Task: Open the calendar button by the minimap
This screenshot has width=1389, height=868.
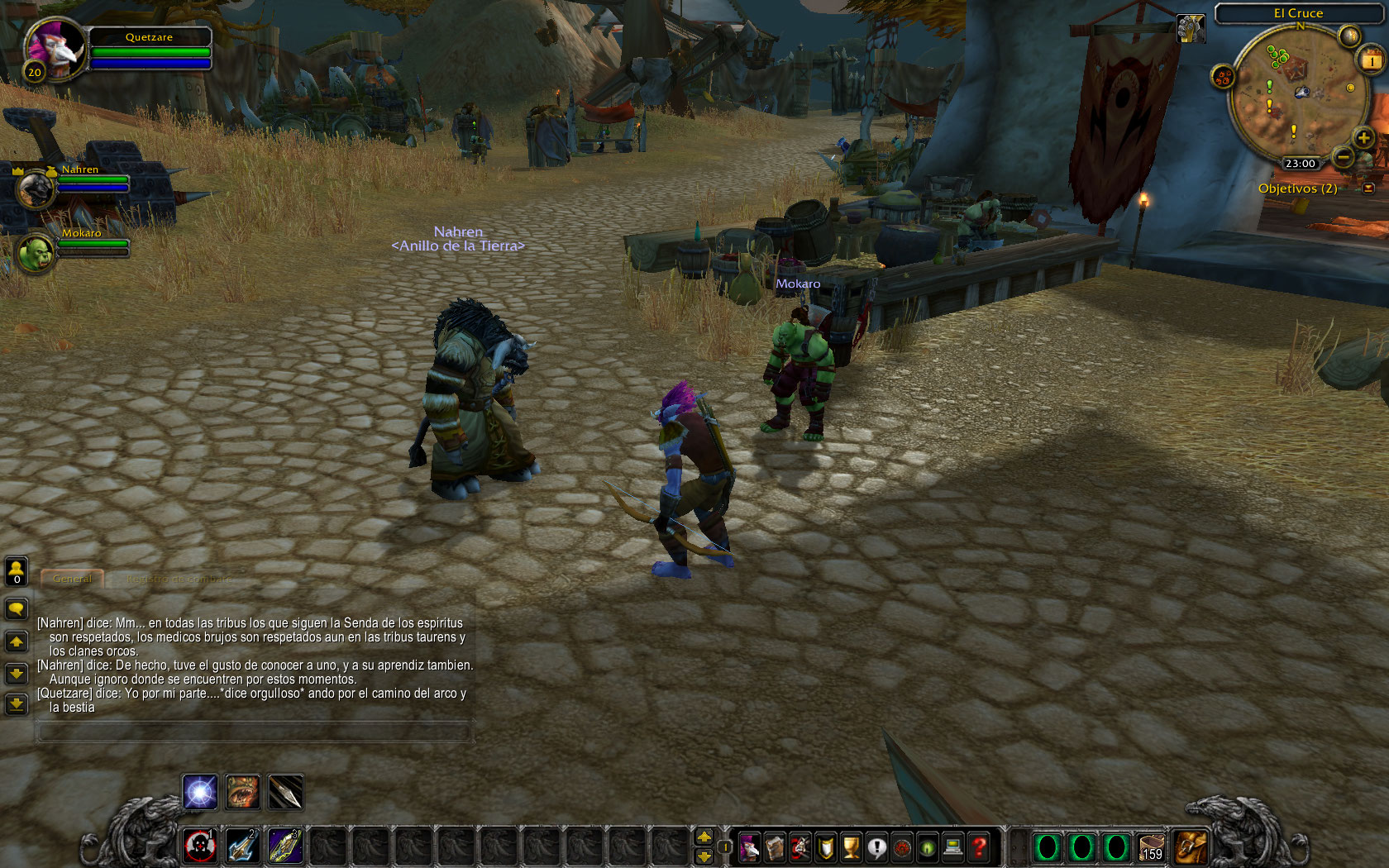Action: [1372, 60]
